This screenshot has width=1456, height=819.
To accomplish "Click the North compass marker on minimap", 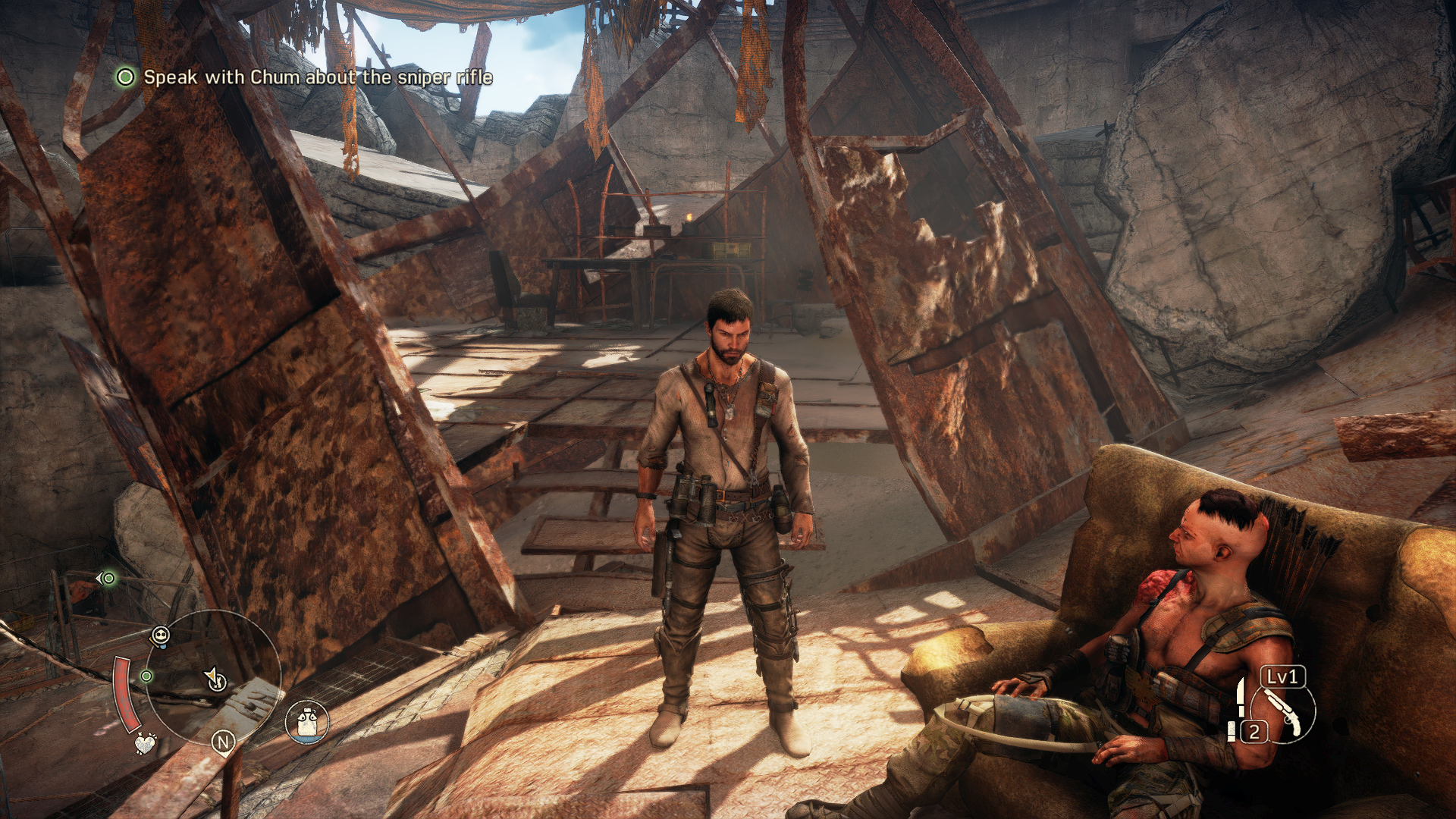I will click(x=223, y=742).
